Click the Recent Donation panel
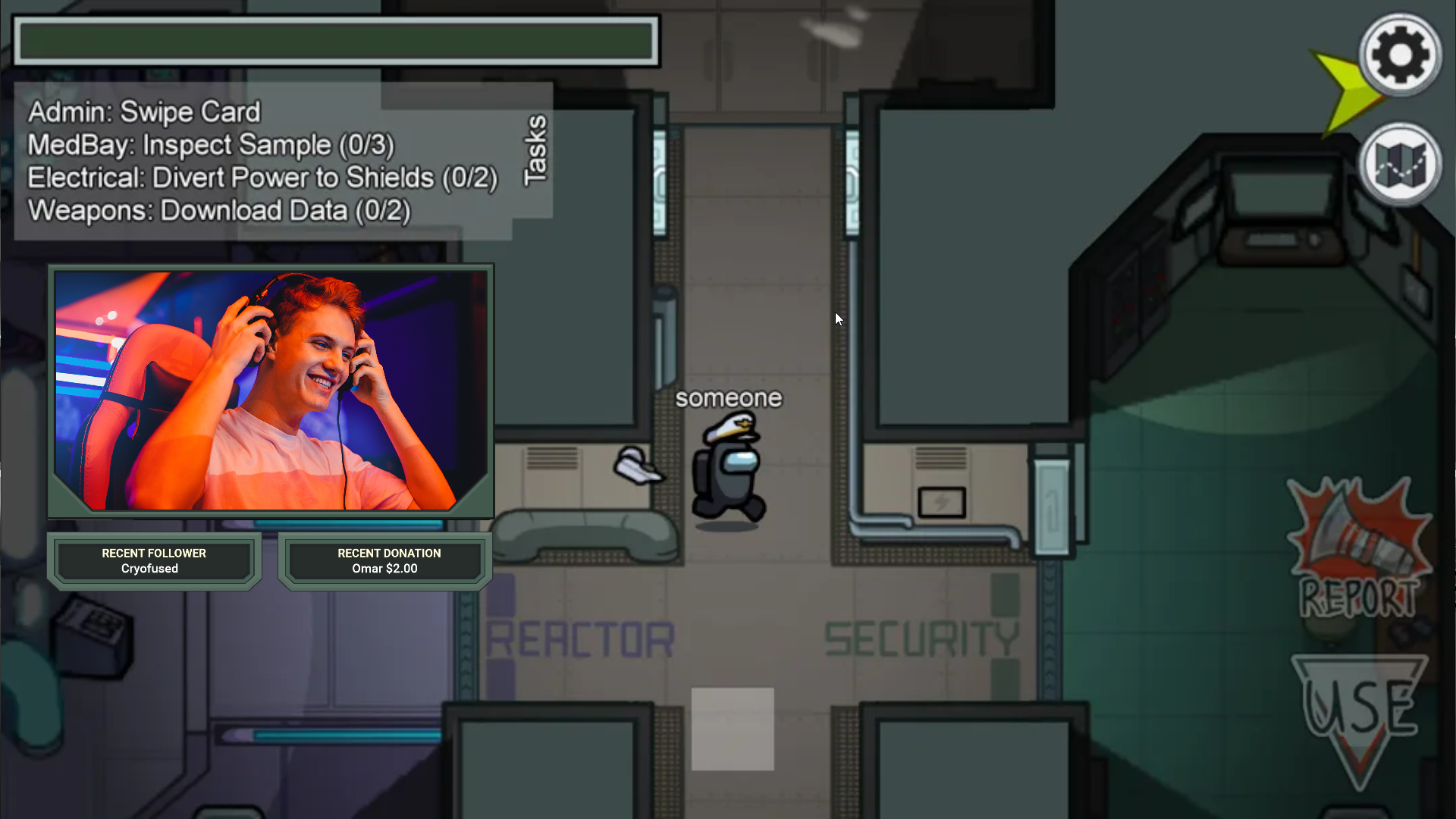The width and height of the screenshot is (1456, 819). 385,561
